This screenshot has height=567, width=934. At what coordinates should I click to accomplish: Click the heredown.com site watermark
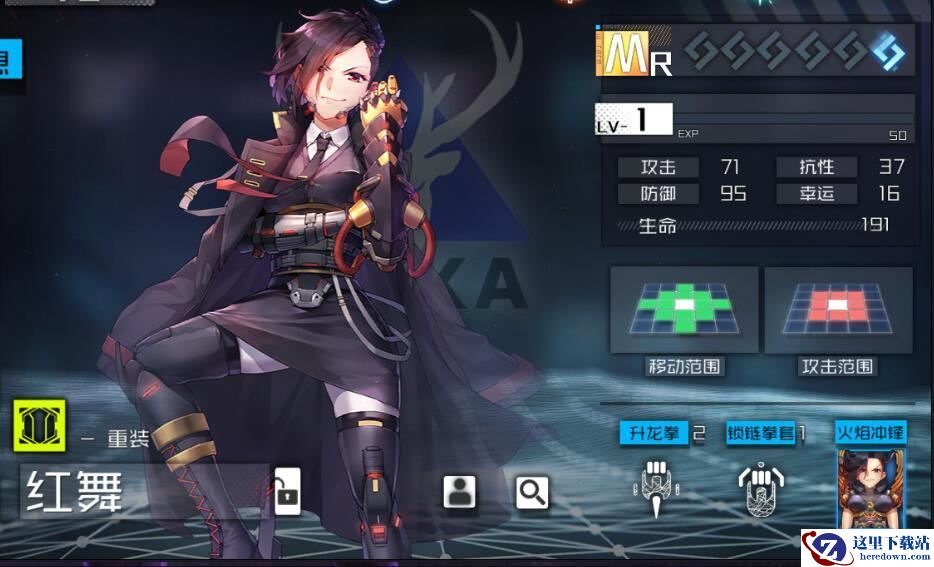[866, 548]
